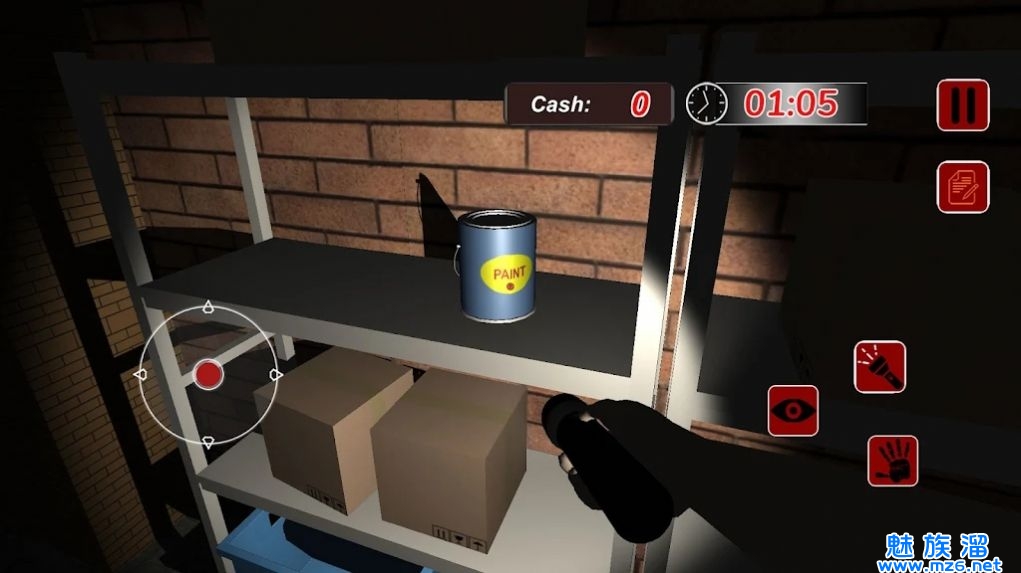Toggle the flashlight button

click(x=879, y=367)
